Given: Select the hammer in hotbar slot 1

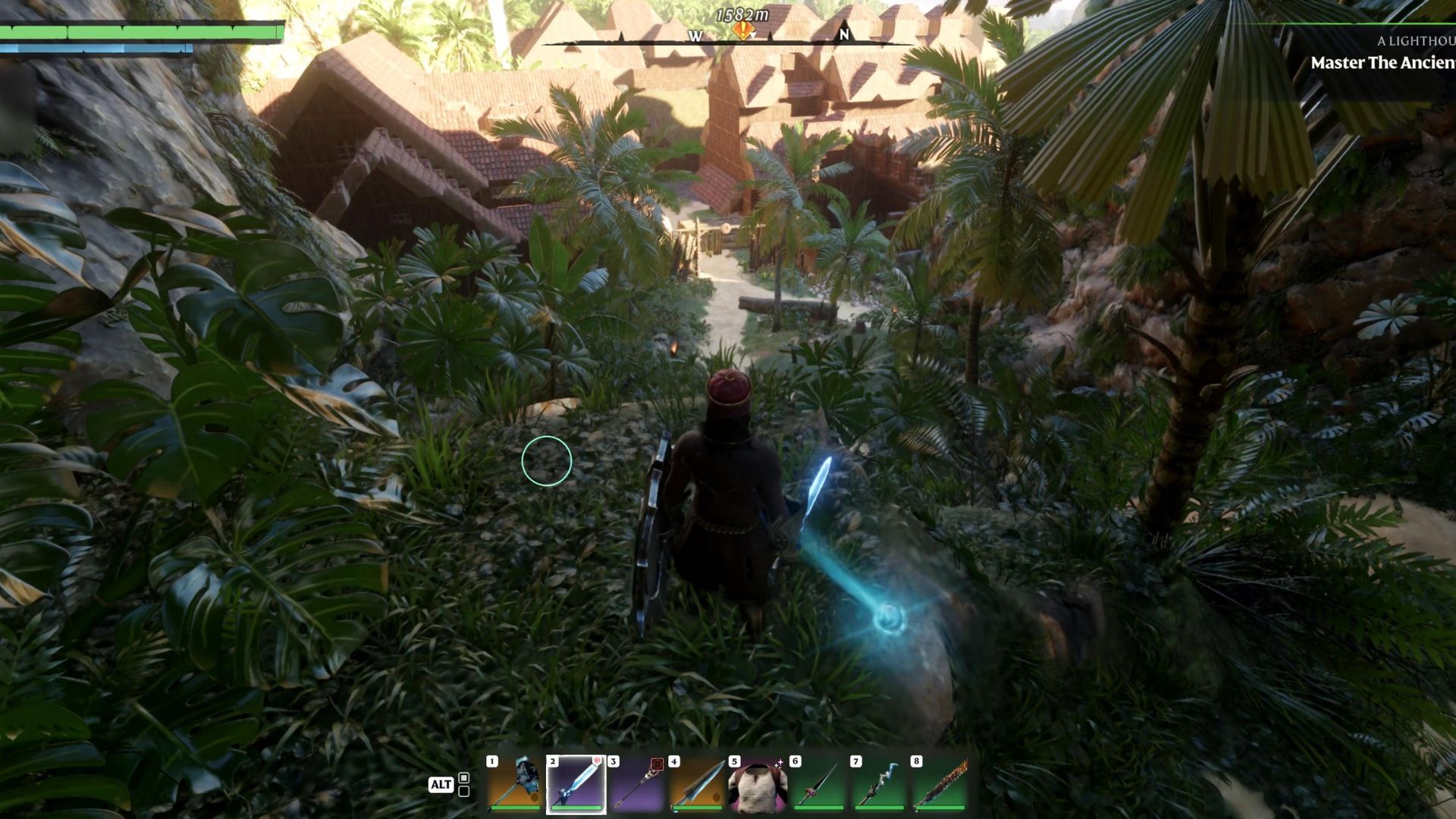Looking at the screenshot, I should [x=516, y=784].
